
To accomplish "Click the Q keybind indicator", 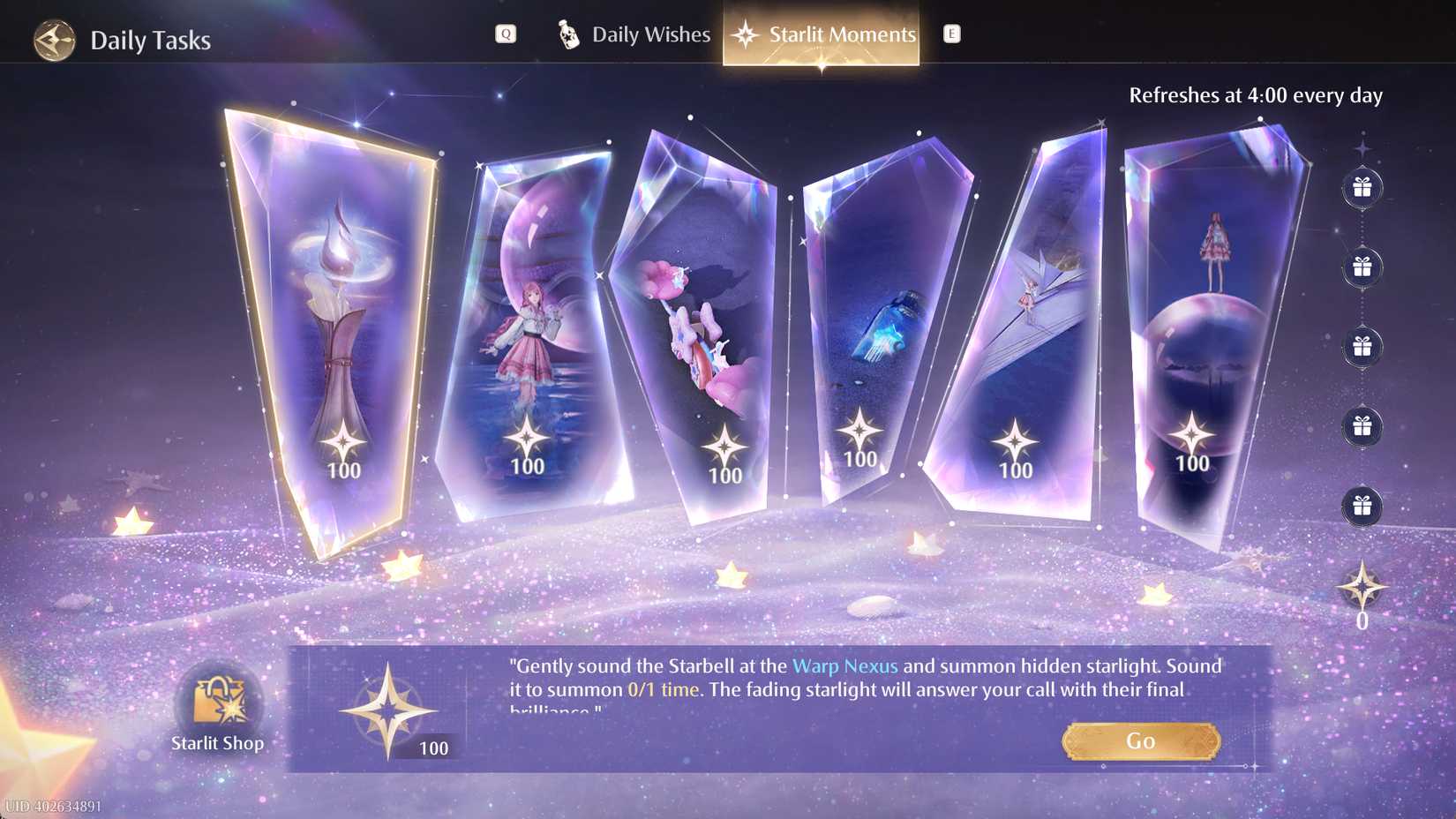I will coord(505,34).
